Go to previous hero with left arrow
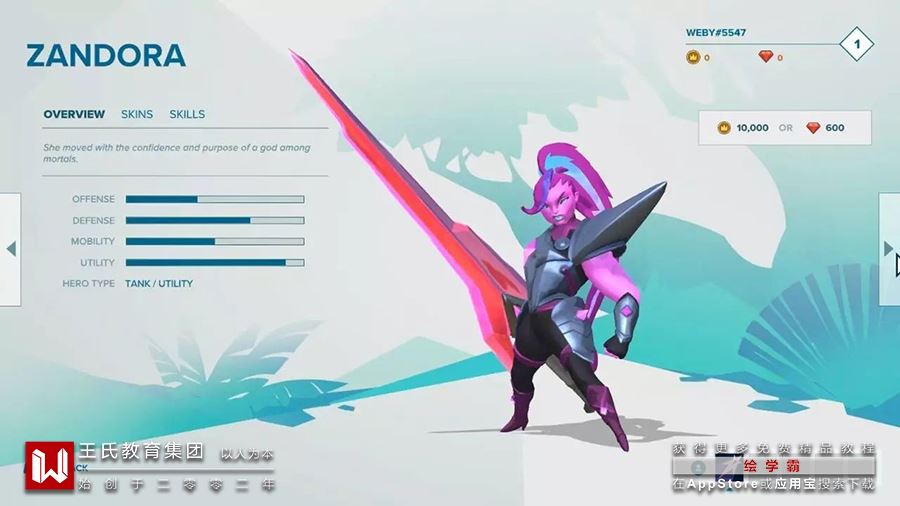The image size is (900, 506). click(11, 248)
